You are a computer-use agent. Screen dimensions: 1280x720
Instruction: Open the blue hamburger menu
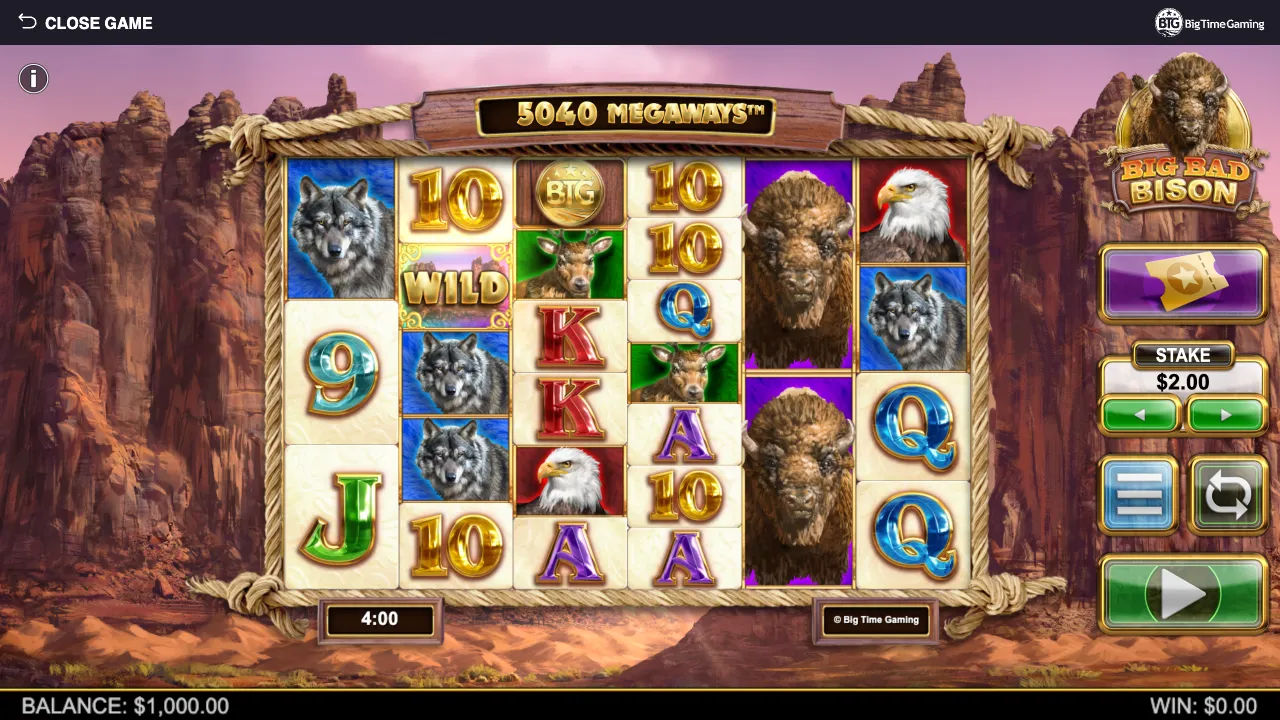1140,495
